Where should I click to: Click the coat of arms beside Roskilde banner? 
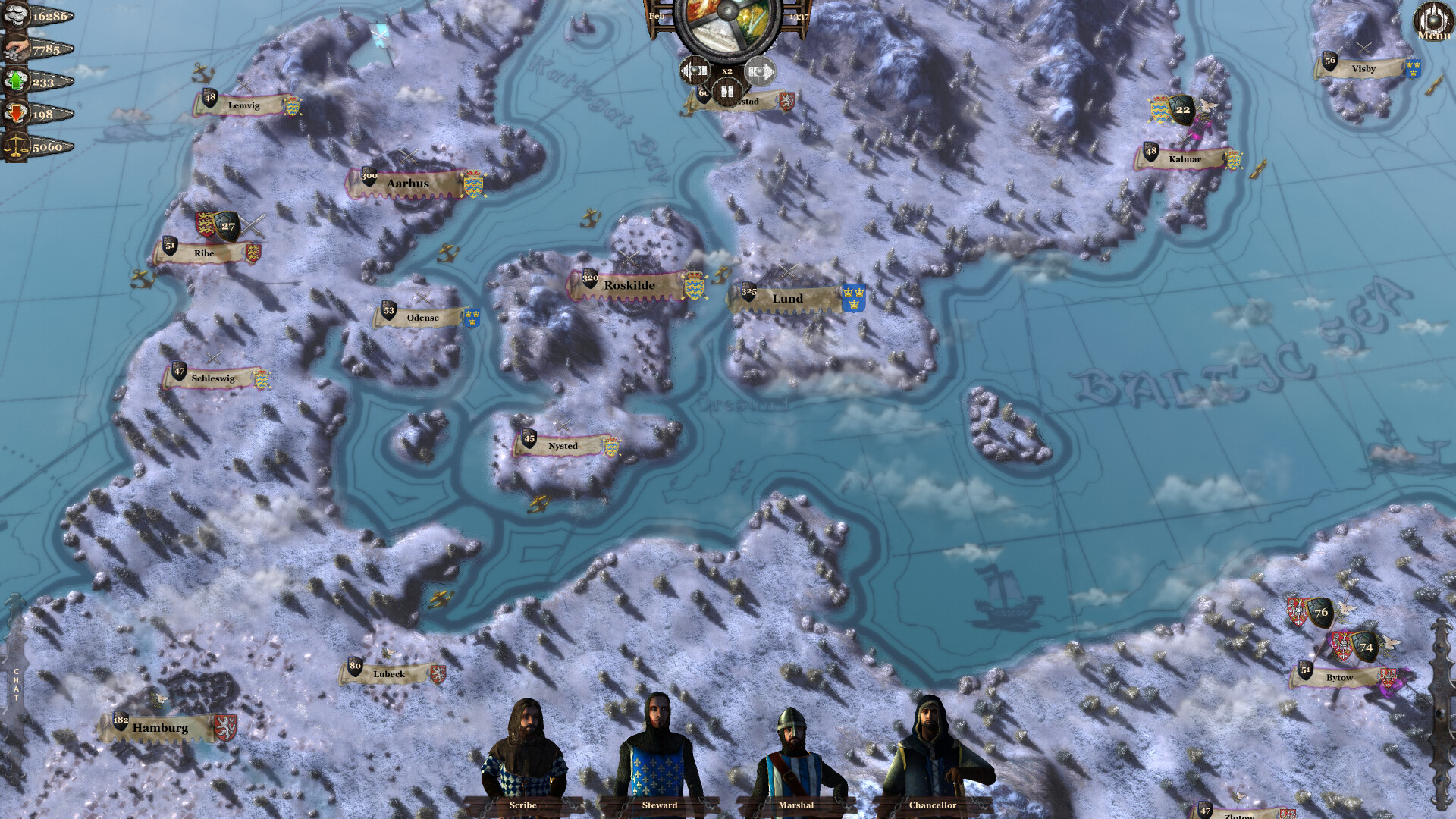tap(695, 285)
